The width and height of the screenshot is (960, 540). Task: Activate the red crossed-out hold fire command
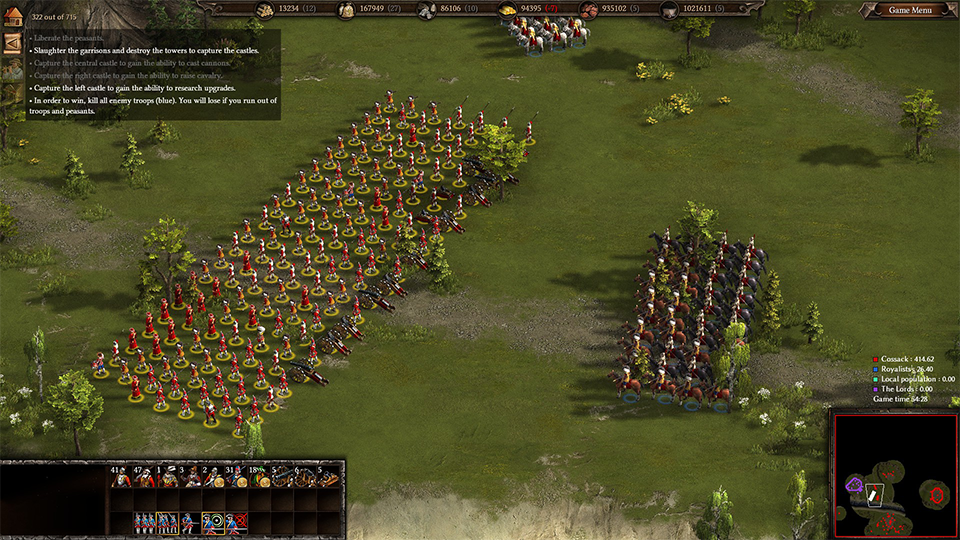tap(236, 523)
